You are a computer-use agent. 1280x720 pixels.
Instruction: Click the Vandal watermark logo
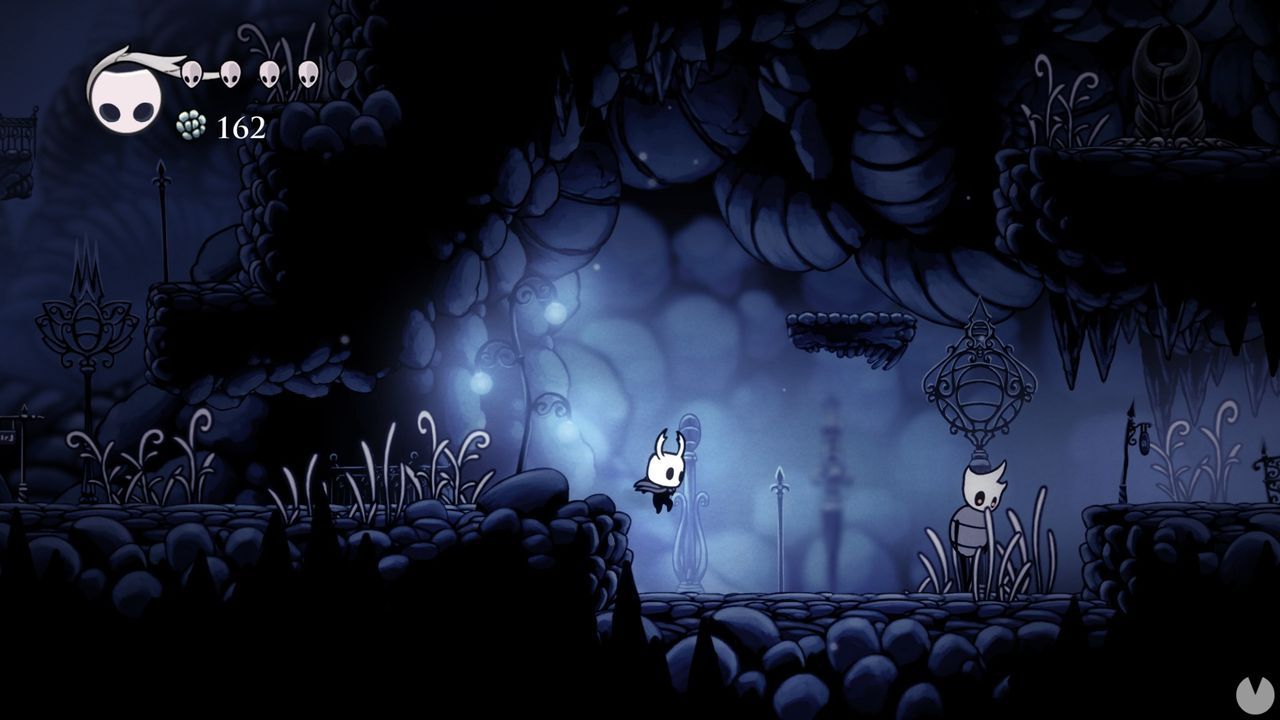[1256, 695]
